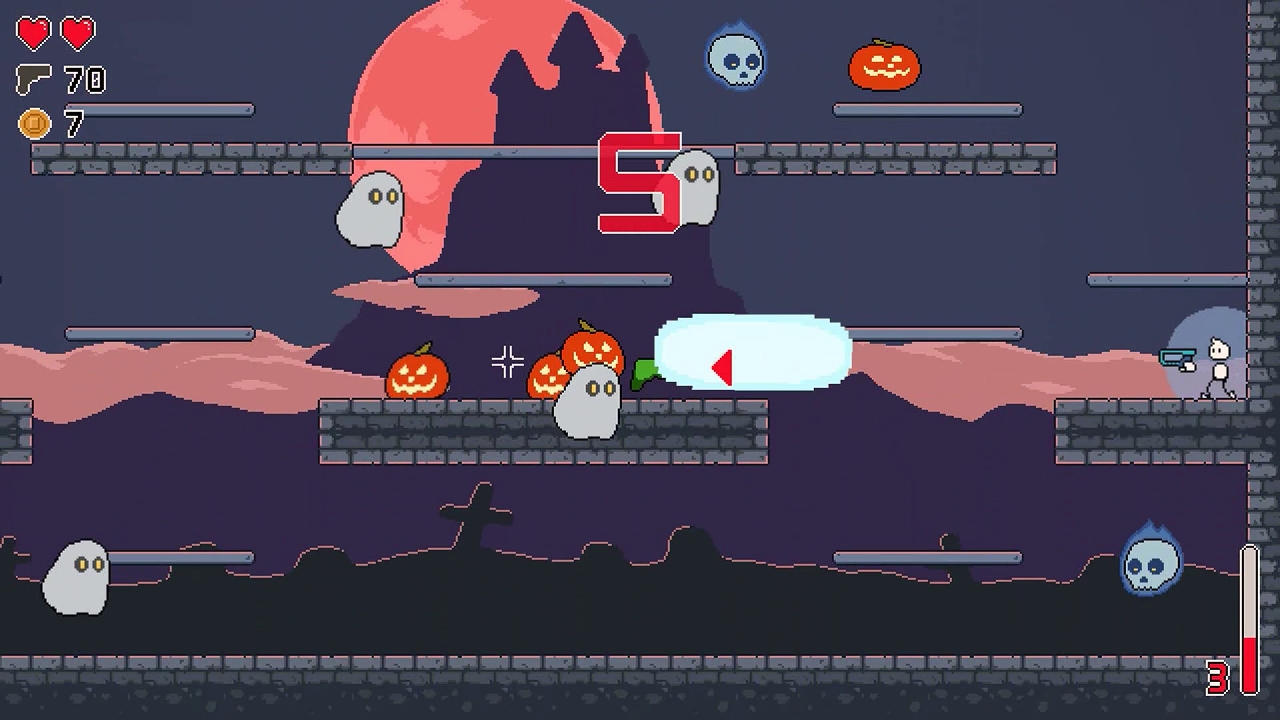Click the blue skull near the top
The image size is (1280, 720).
click(737, 62)
